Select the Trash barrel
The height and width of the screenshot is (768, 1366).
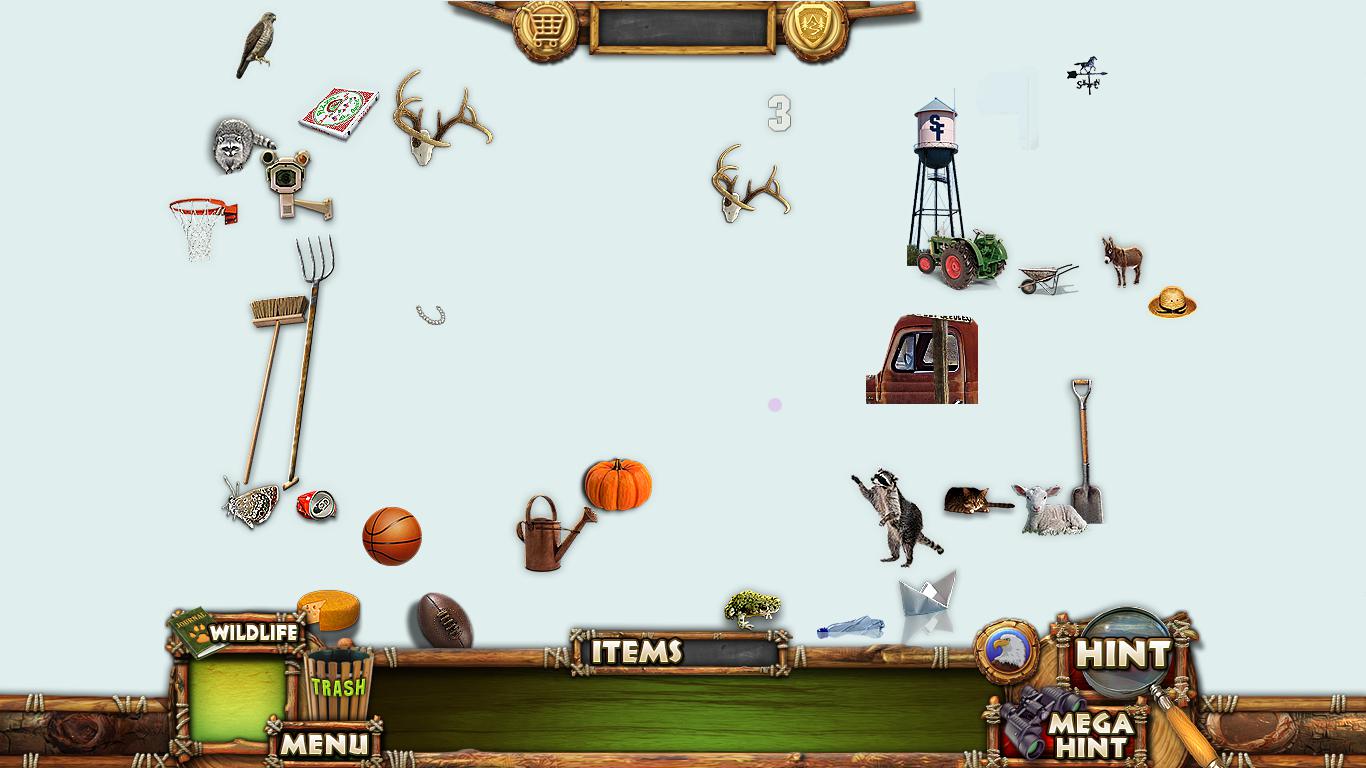click(x=337, y=685)
